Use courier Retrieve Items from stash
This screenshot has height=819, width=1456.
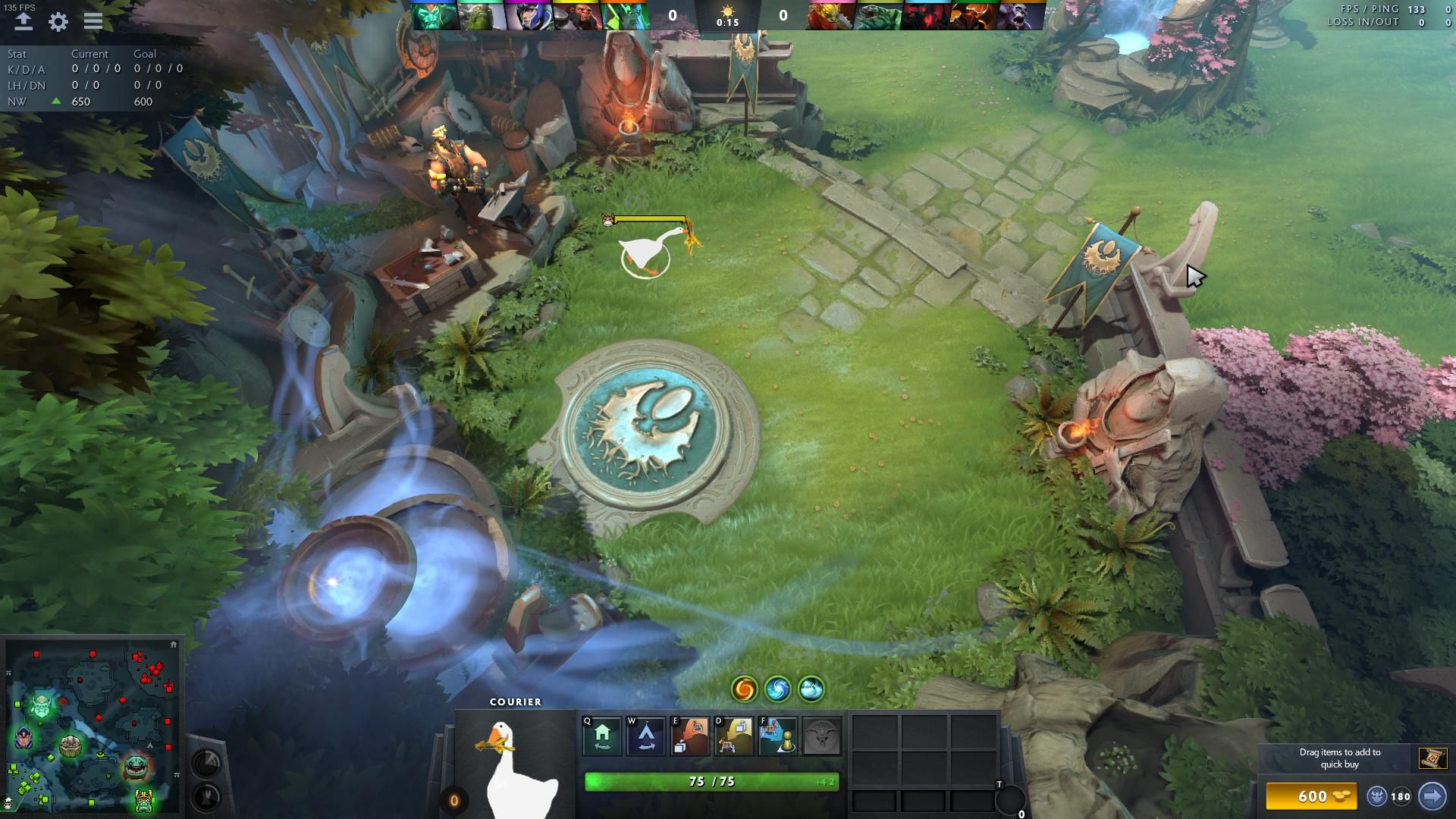pyautogui.click(x=690, y=736)
